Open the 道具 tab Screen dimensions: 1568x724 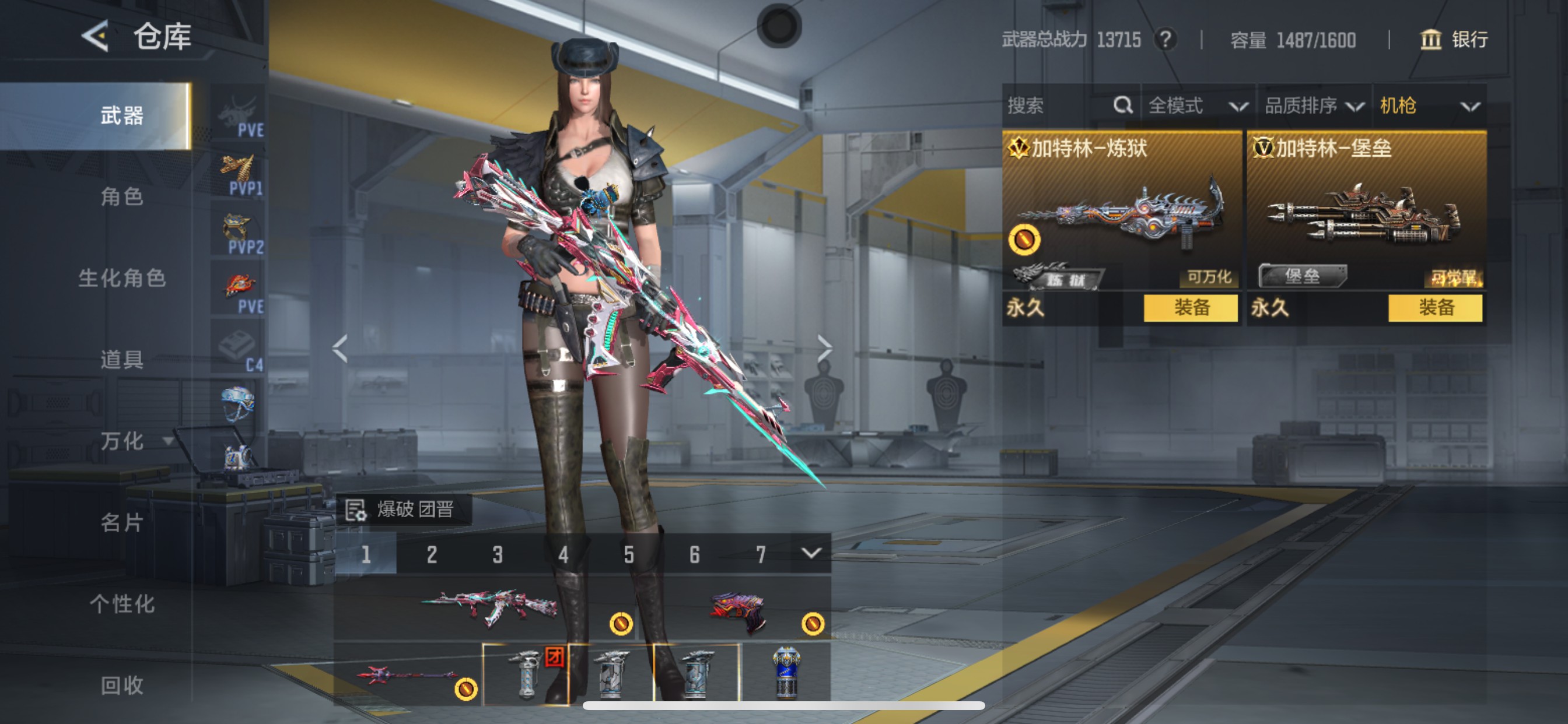pos(122,360)
